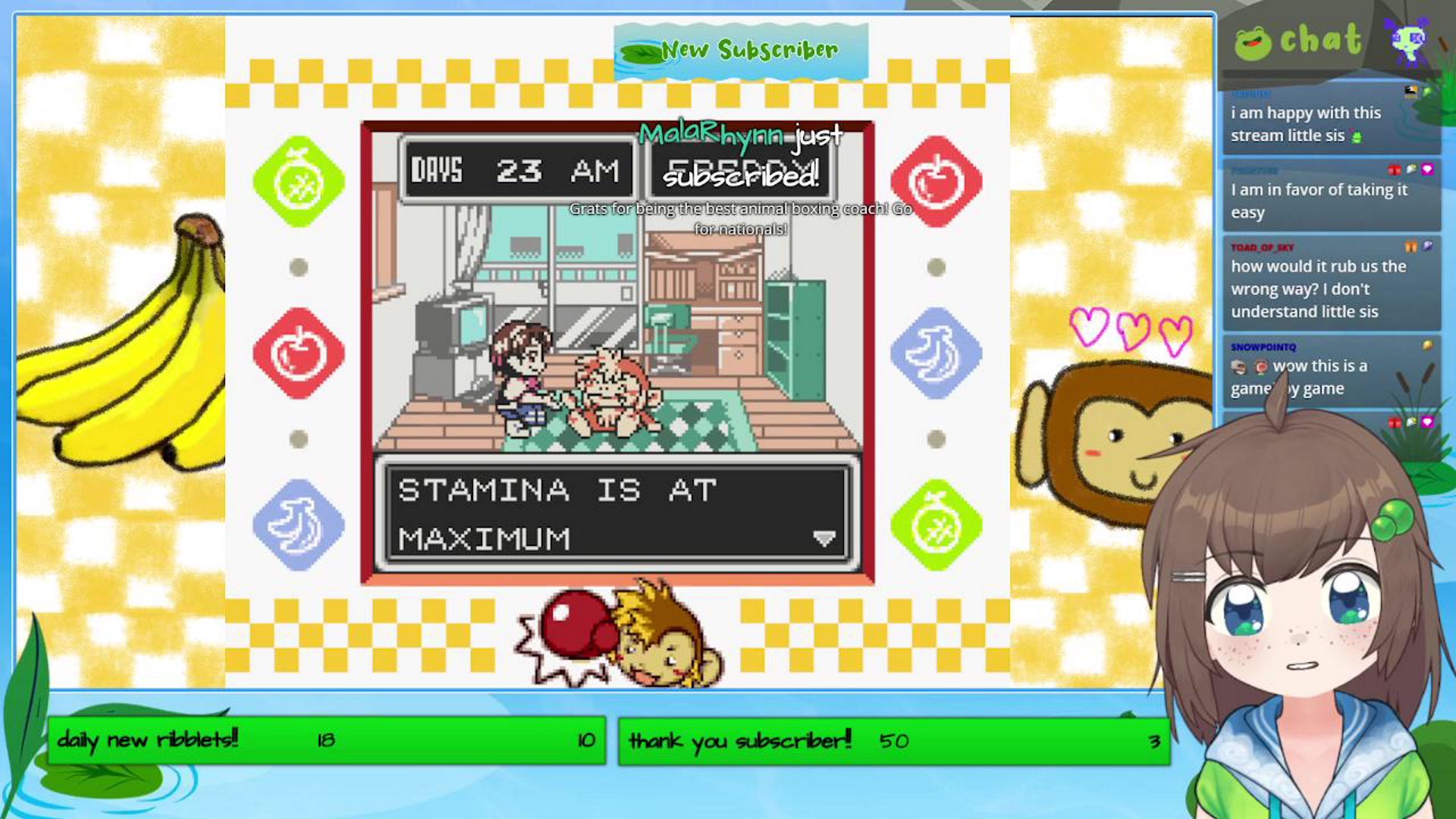The image size is (1456, 819).
Task: Toggle the gold coin badge on SNOWPOINTQ's message
Action: [1429, 344]
